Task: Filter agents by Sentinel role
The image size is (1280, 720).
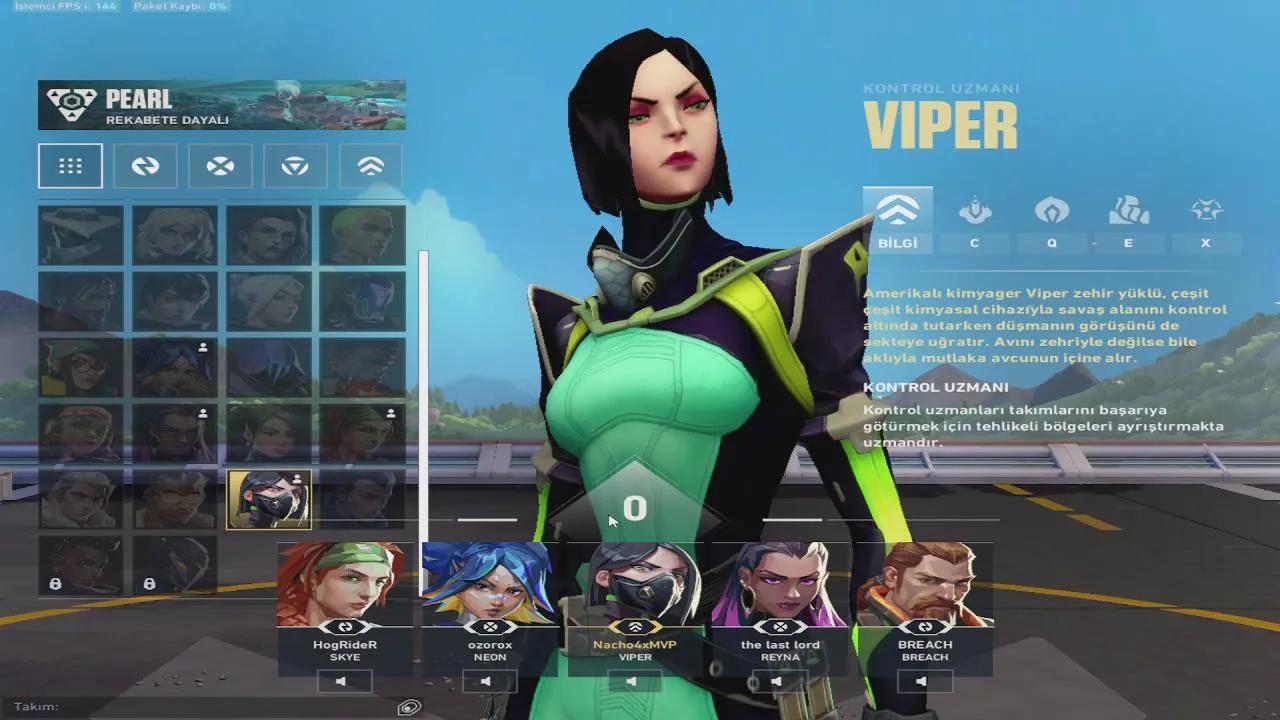Action: point(295,166)
